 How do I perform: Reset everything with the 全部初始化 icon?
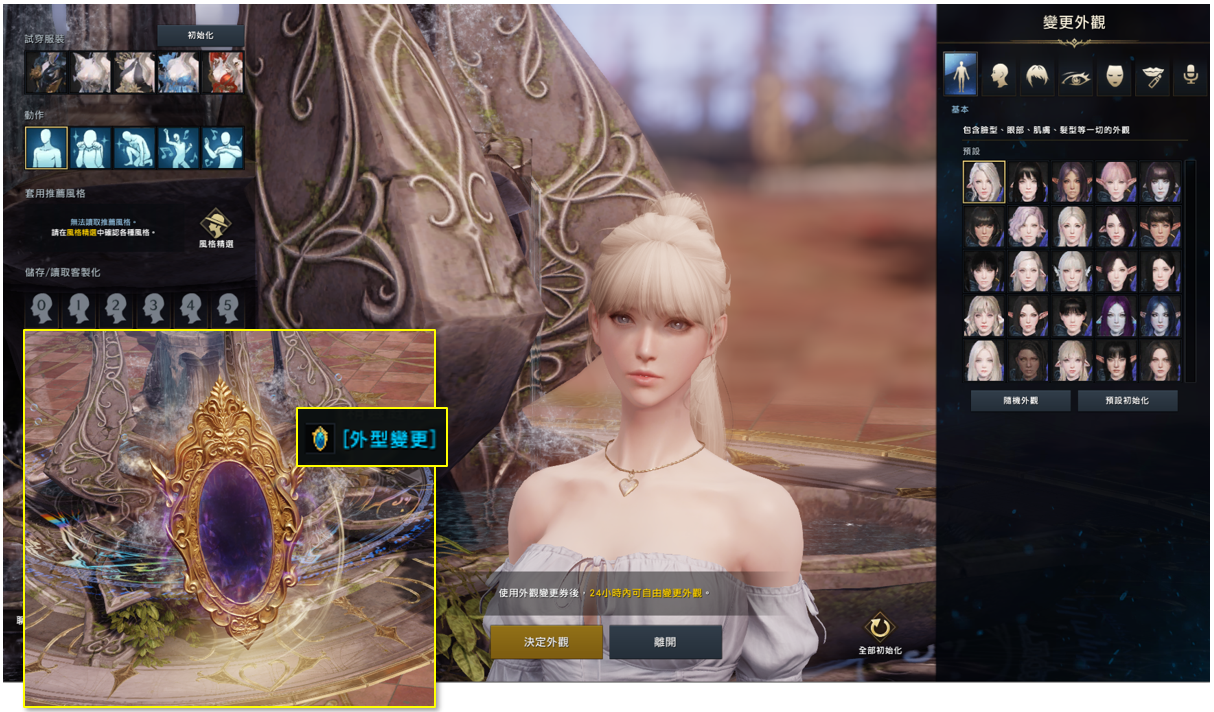point(879,631)
